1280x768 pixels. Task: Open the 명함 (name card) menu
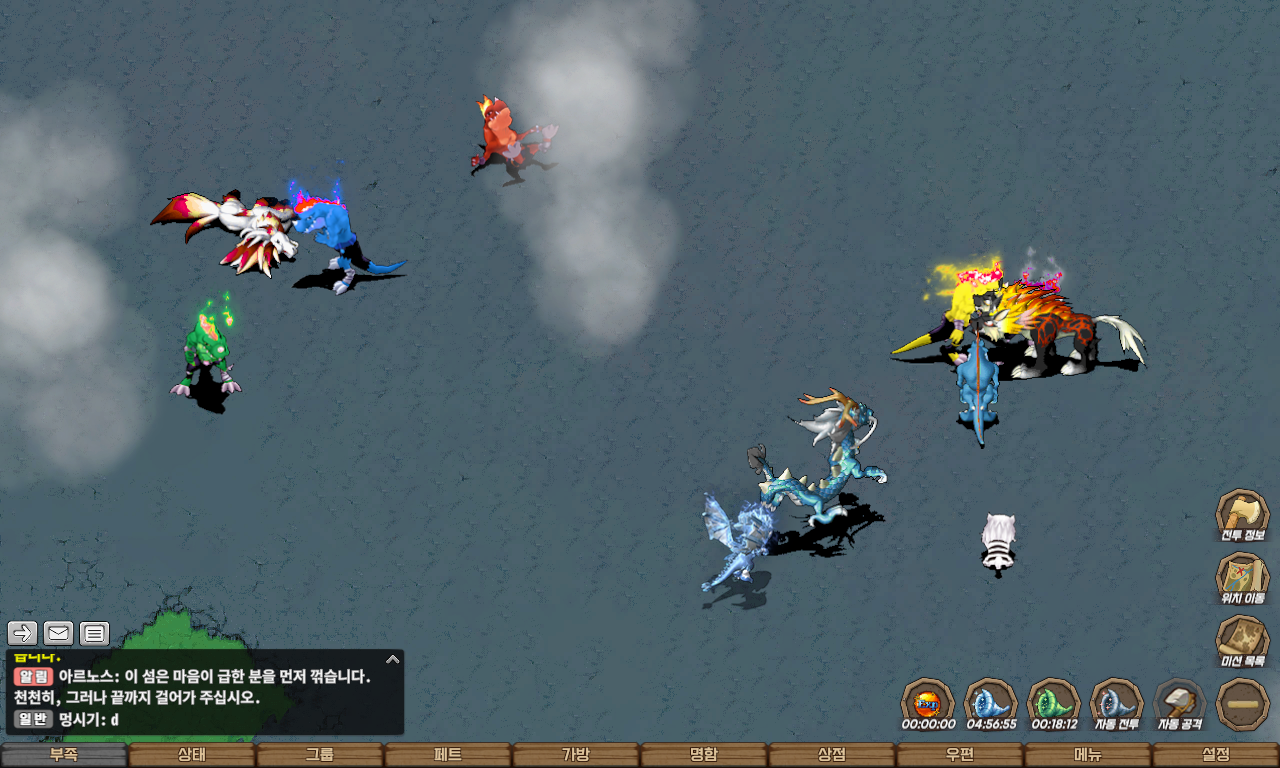pos(704,755)
